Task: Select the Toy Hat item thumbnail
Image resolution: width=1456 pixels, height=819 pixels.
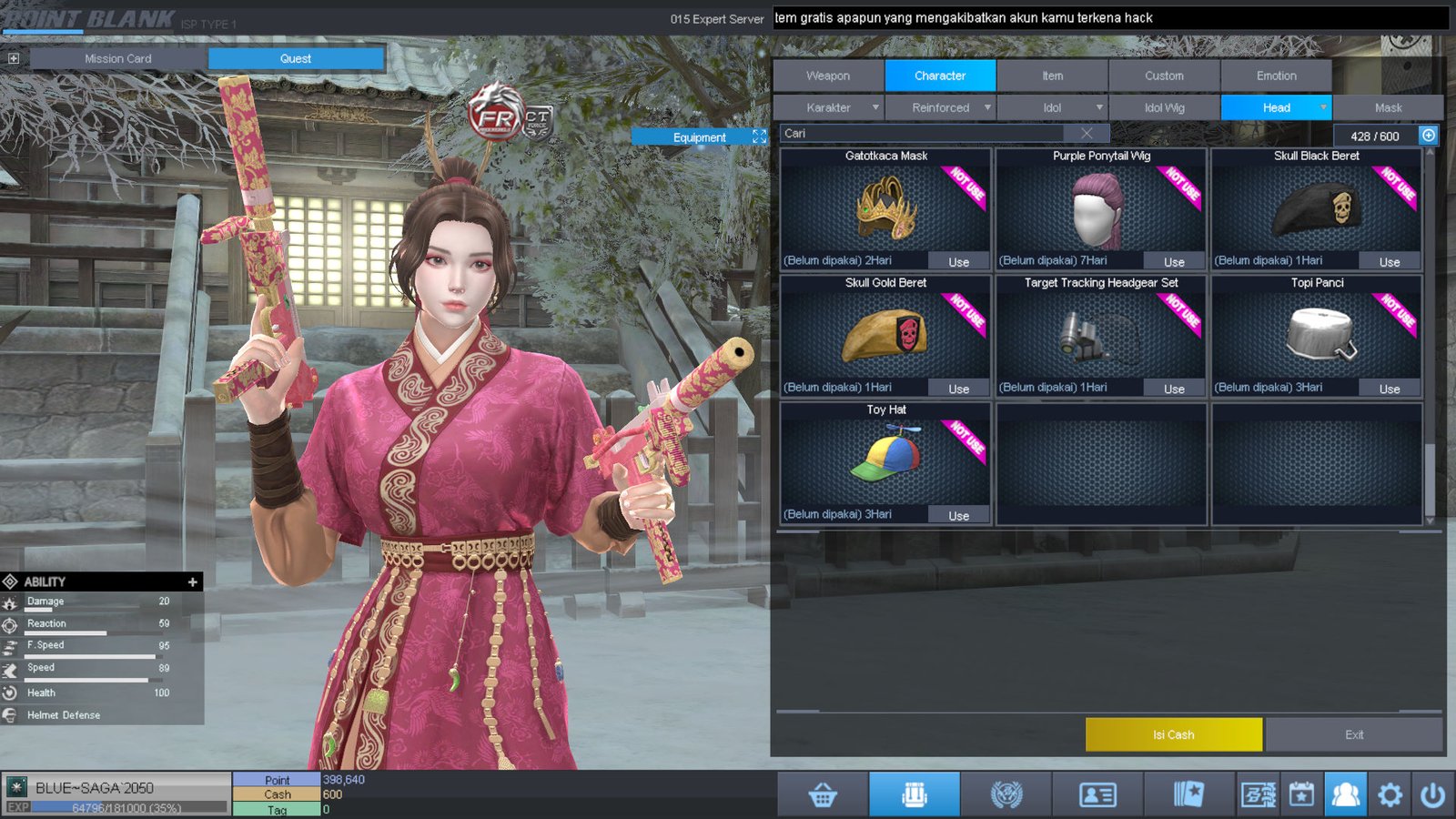Action: (x=885, y=458)
